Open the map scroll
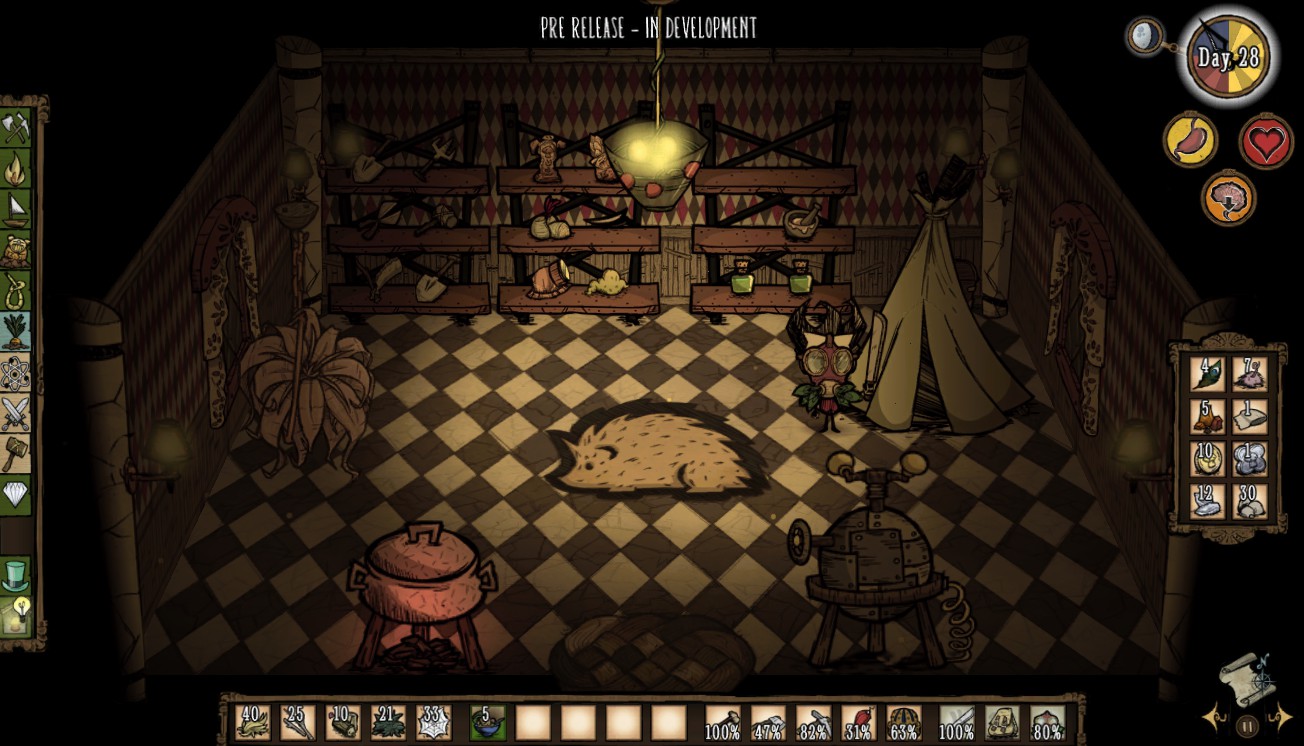This screenshot has height=746, width=1304. tap(1246, 680)
